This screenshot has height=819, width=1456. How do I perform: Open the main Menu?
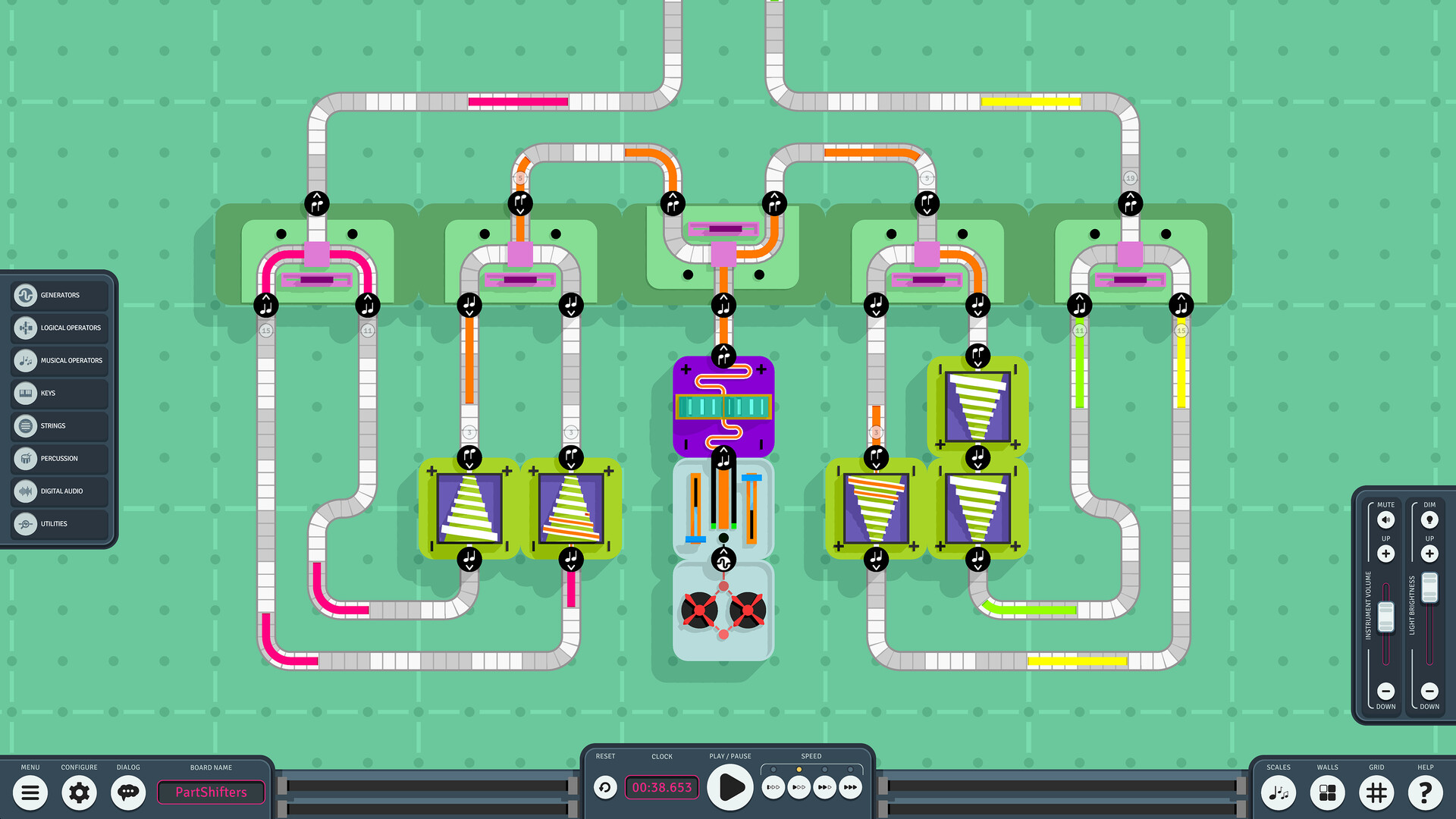click(x=30, y=792)
